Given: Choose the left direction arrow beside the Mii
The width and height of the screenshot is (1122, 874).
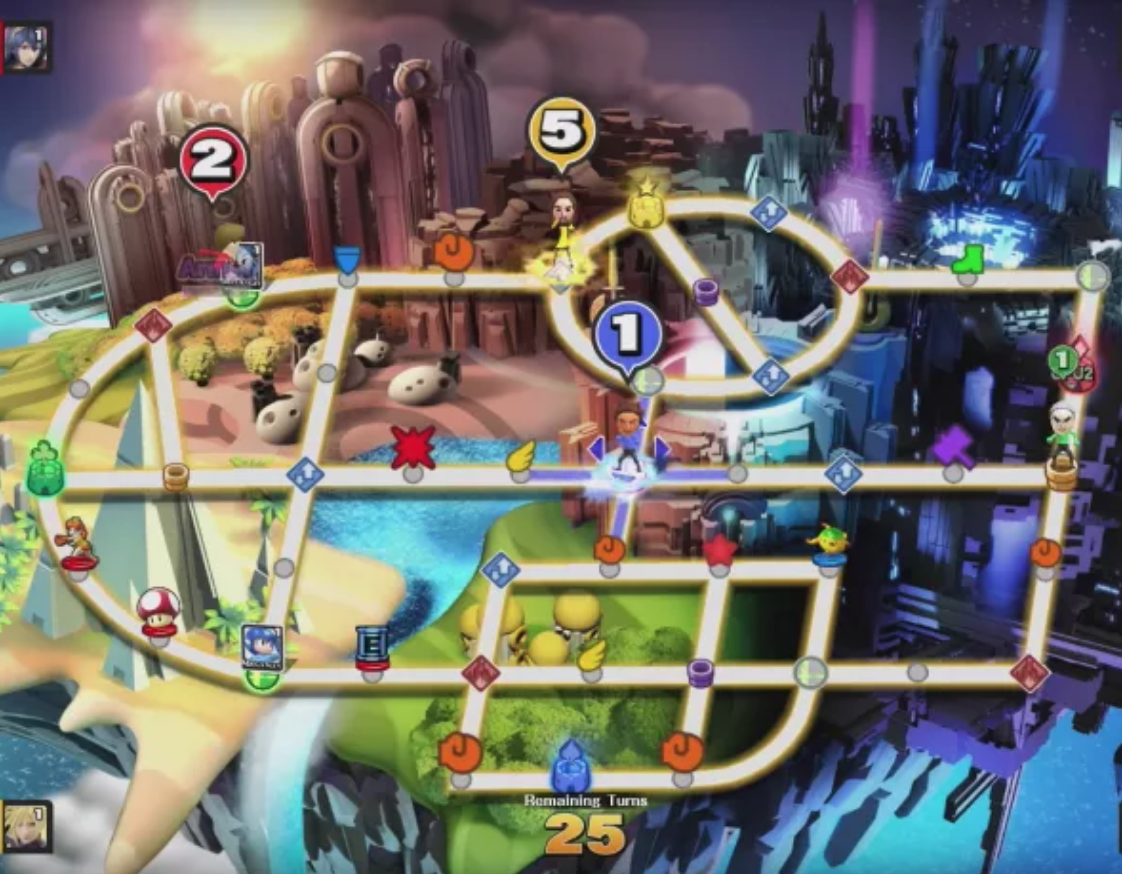Looking at the screenshot, I should click(x=597, y=449).
